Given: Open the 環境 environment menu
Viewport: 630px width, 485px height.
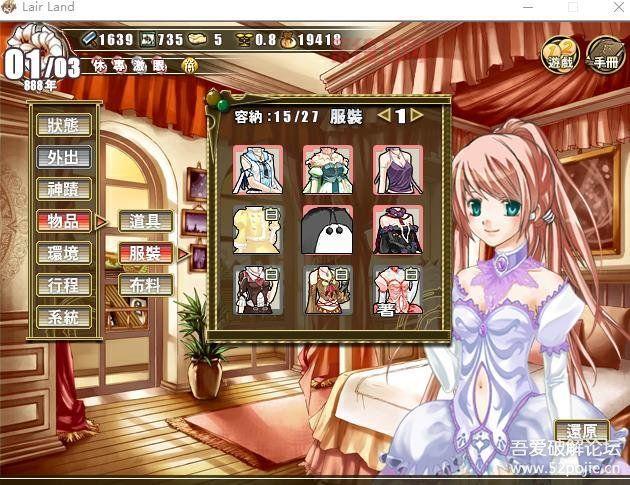Looking at the screenshot, I should point(64,253).
